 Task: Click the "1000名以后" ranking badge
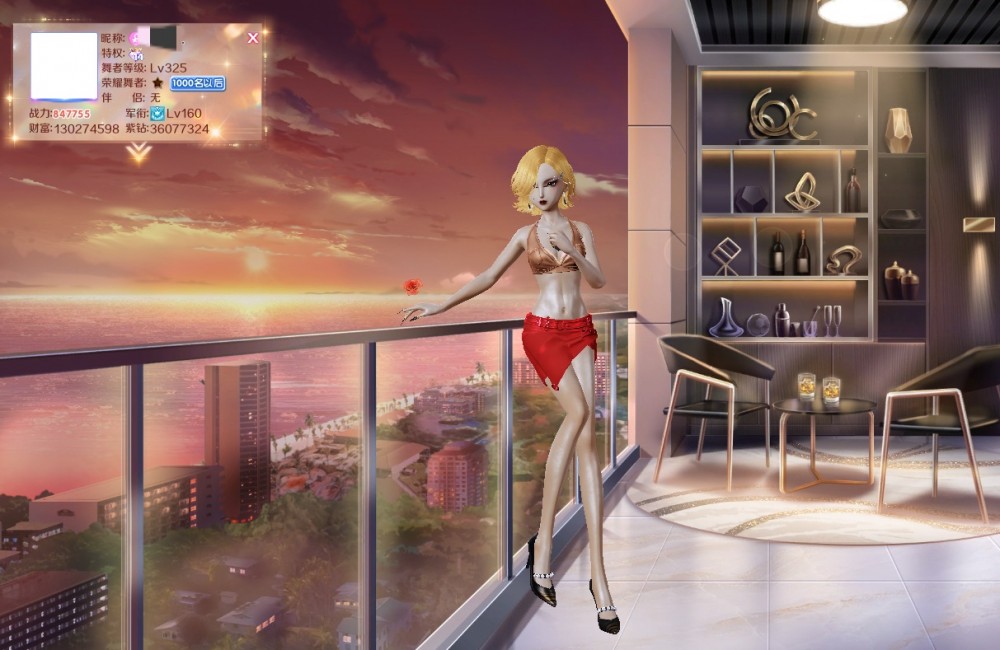[x=197, y=83]
